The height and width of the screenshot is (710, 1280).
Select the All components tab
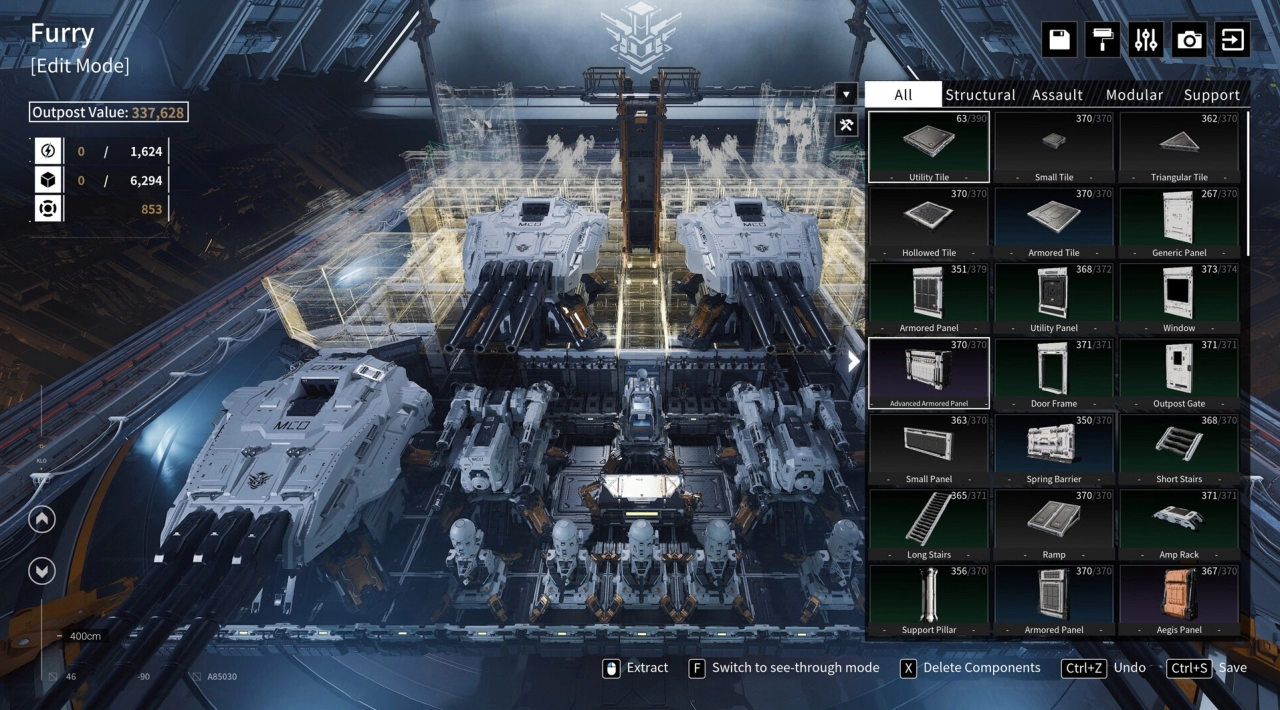pyautogui.click(x=903, y=95)
